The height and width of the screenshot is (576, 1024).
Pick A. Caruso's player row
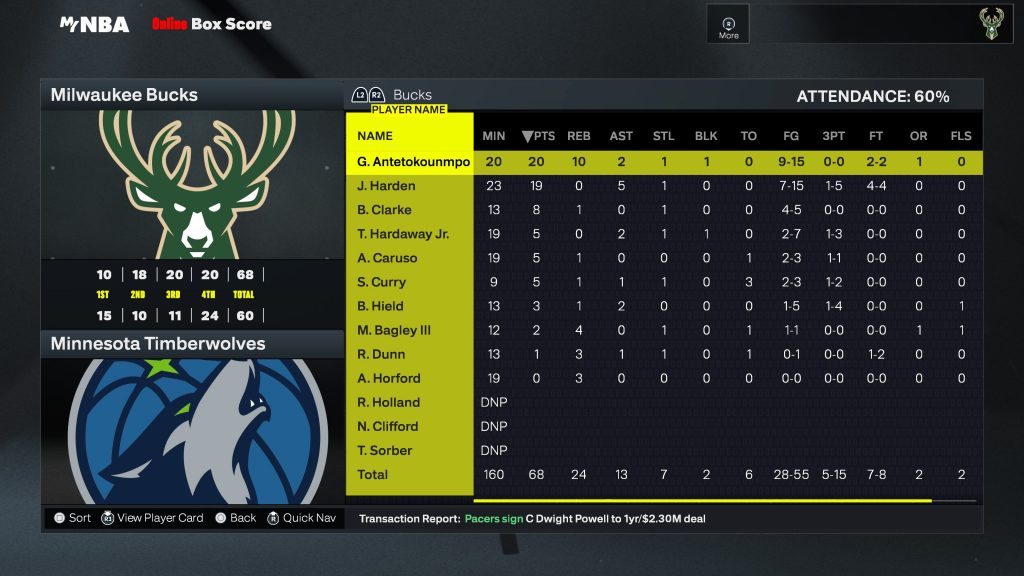tap(387, 258)
